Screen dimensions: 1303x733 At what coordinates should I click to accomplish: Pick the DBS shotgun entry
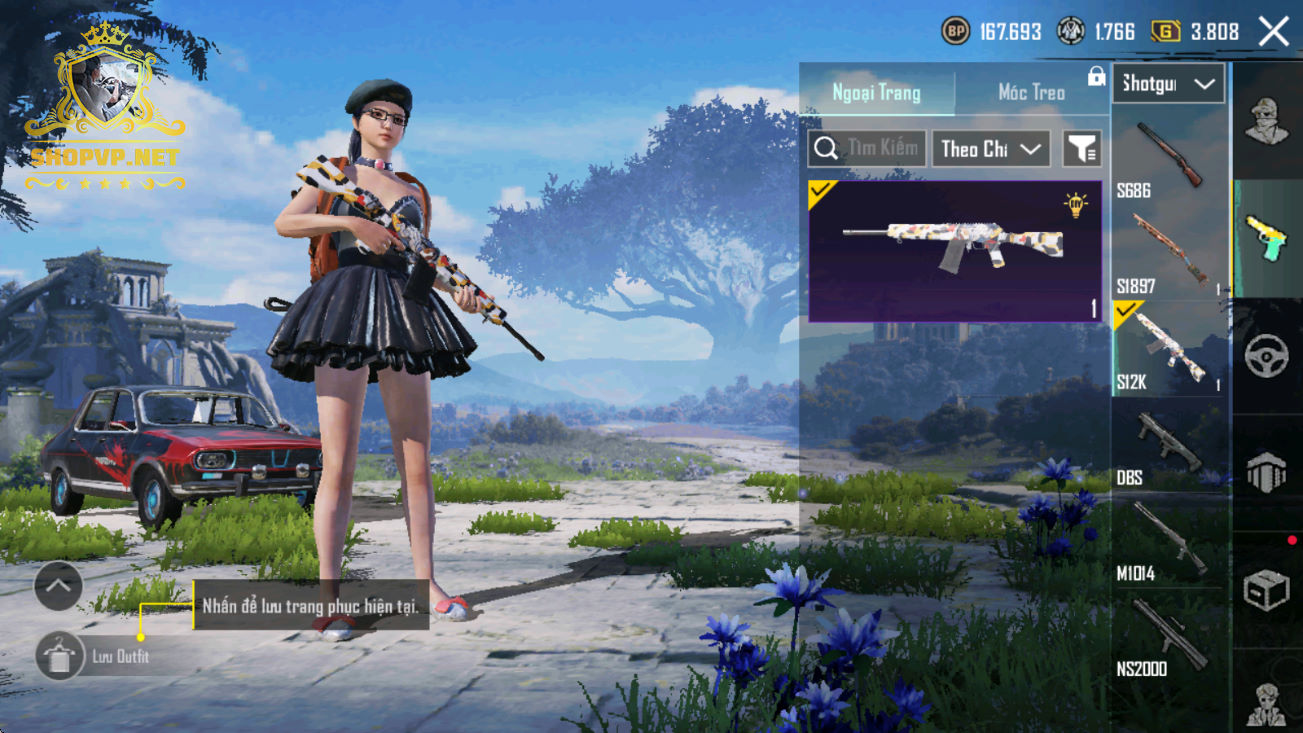[x=1168, y=446]
